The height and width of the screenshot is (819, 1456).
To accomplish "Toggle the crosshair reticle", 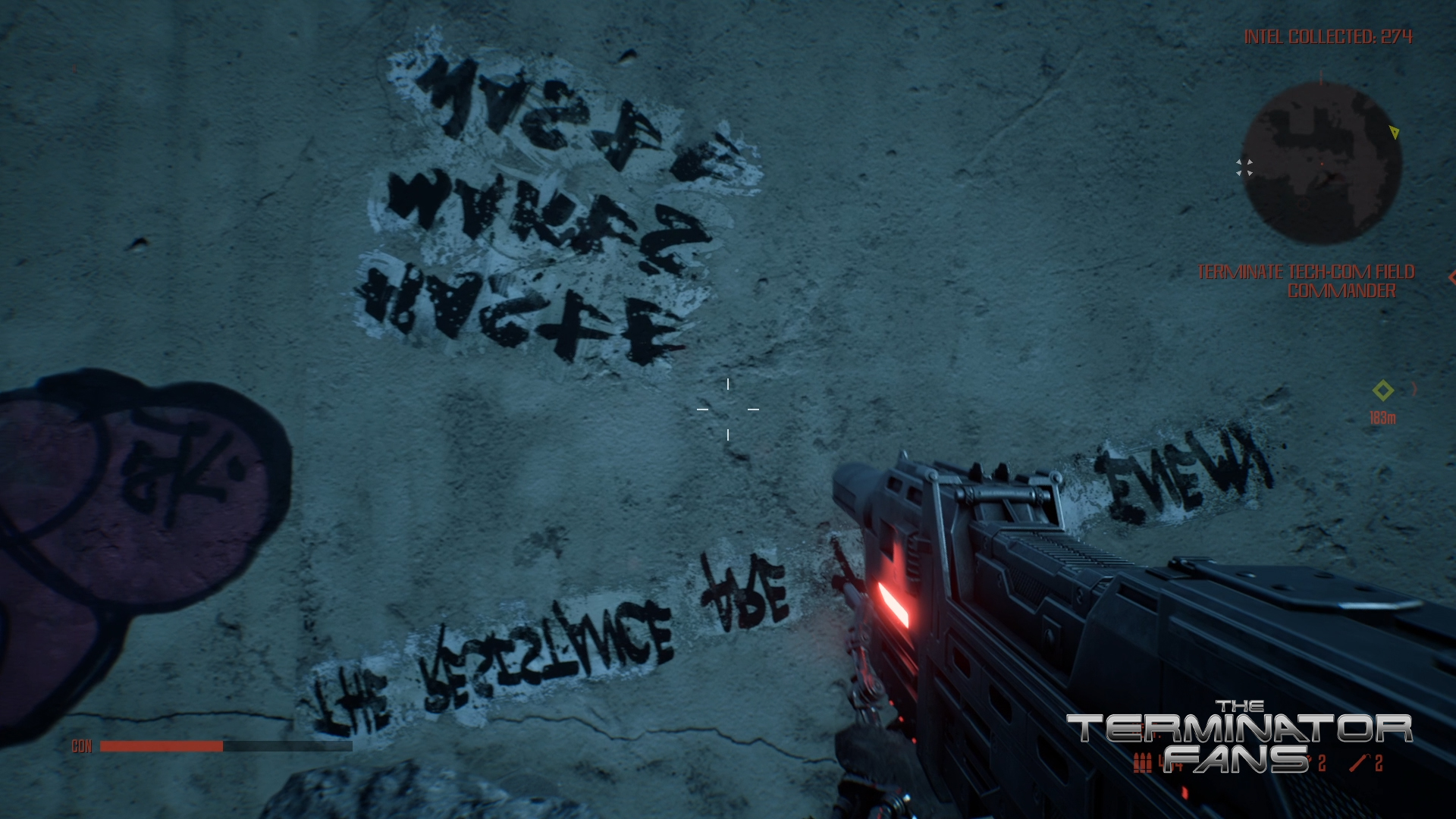I will point(726,408).
